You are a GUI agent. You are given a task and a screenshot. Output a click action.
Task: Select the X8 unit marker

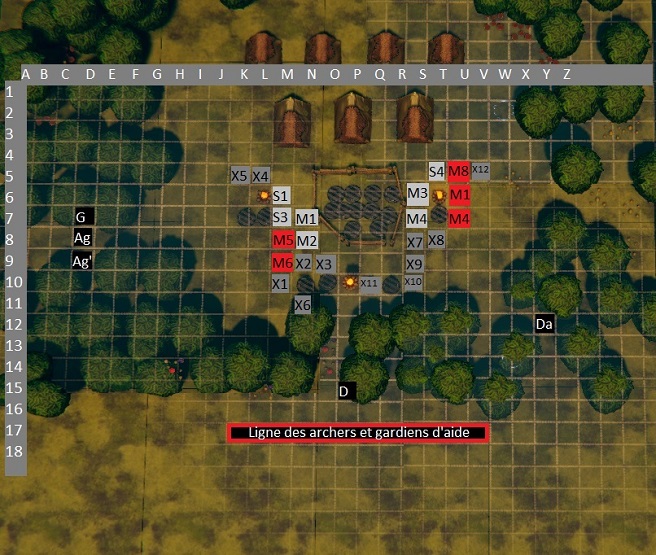[436, 240]
